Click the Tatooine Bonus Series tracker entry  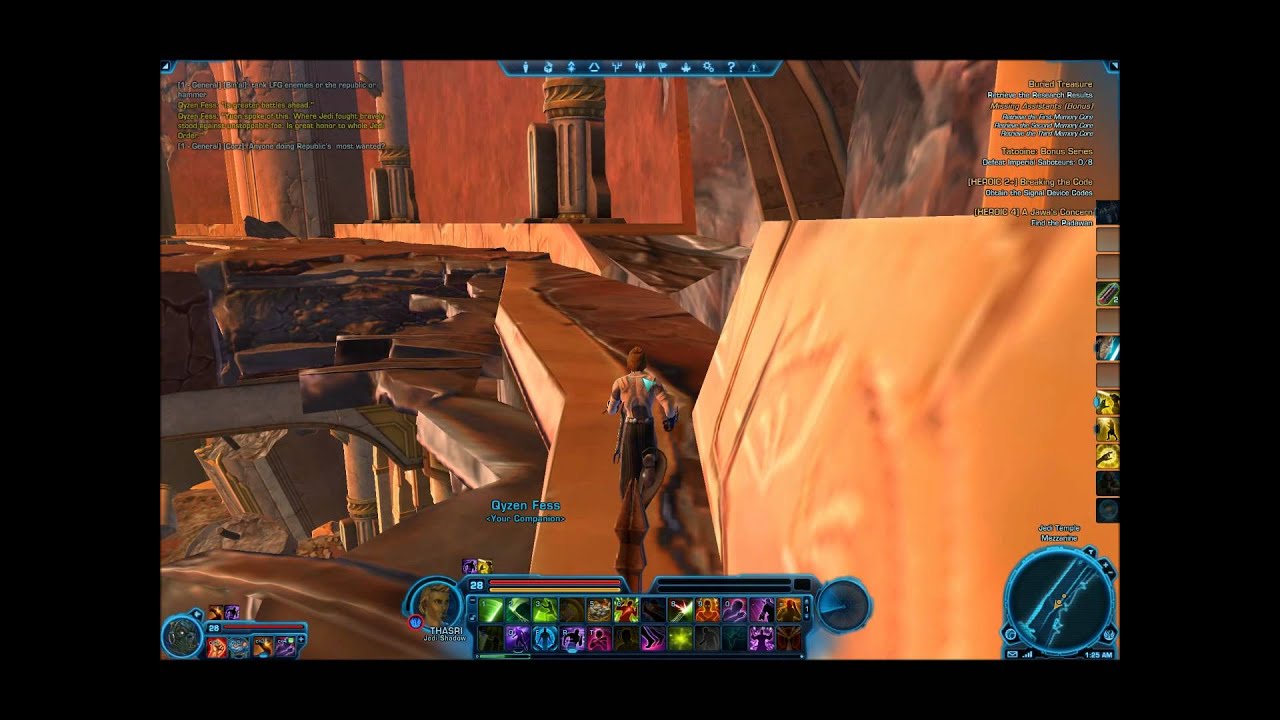pyautogui.click(x=1046, y=151)
